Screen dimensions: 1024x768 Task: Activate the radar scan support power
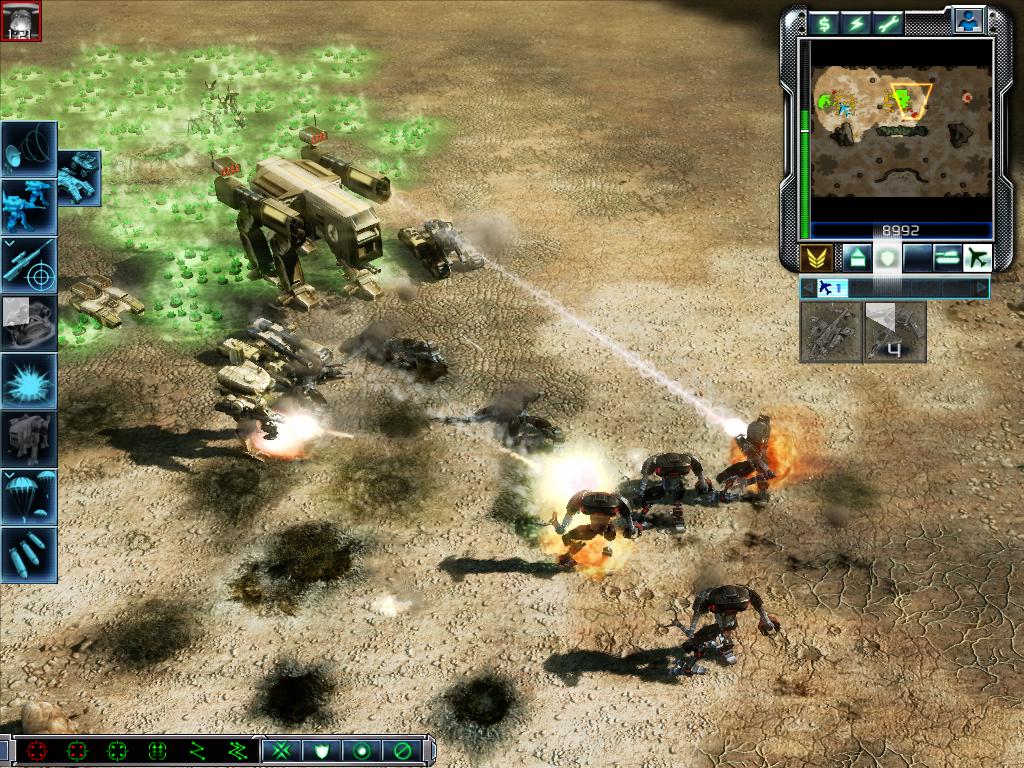[29, 148]
